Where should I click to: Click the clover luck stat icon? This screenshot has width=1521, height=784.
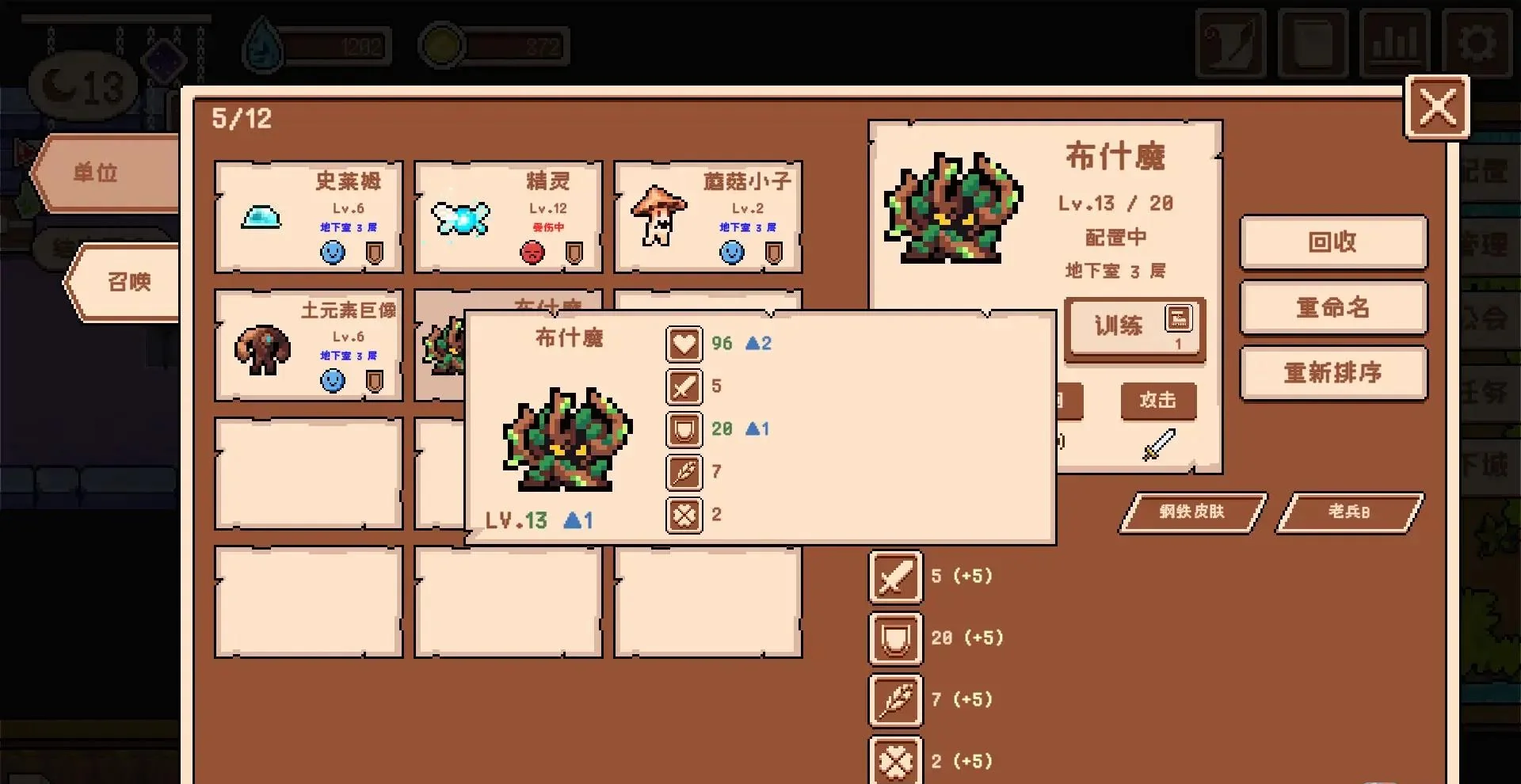pos(684,515)
